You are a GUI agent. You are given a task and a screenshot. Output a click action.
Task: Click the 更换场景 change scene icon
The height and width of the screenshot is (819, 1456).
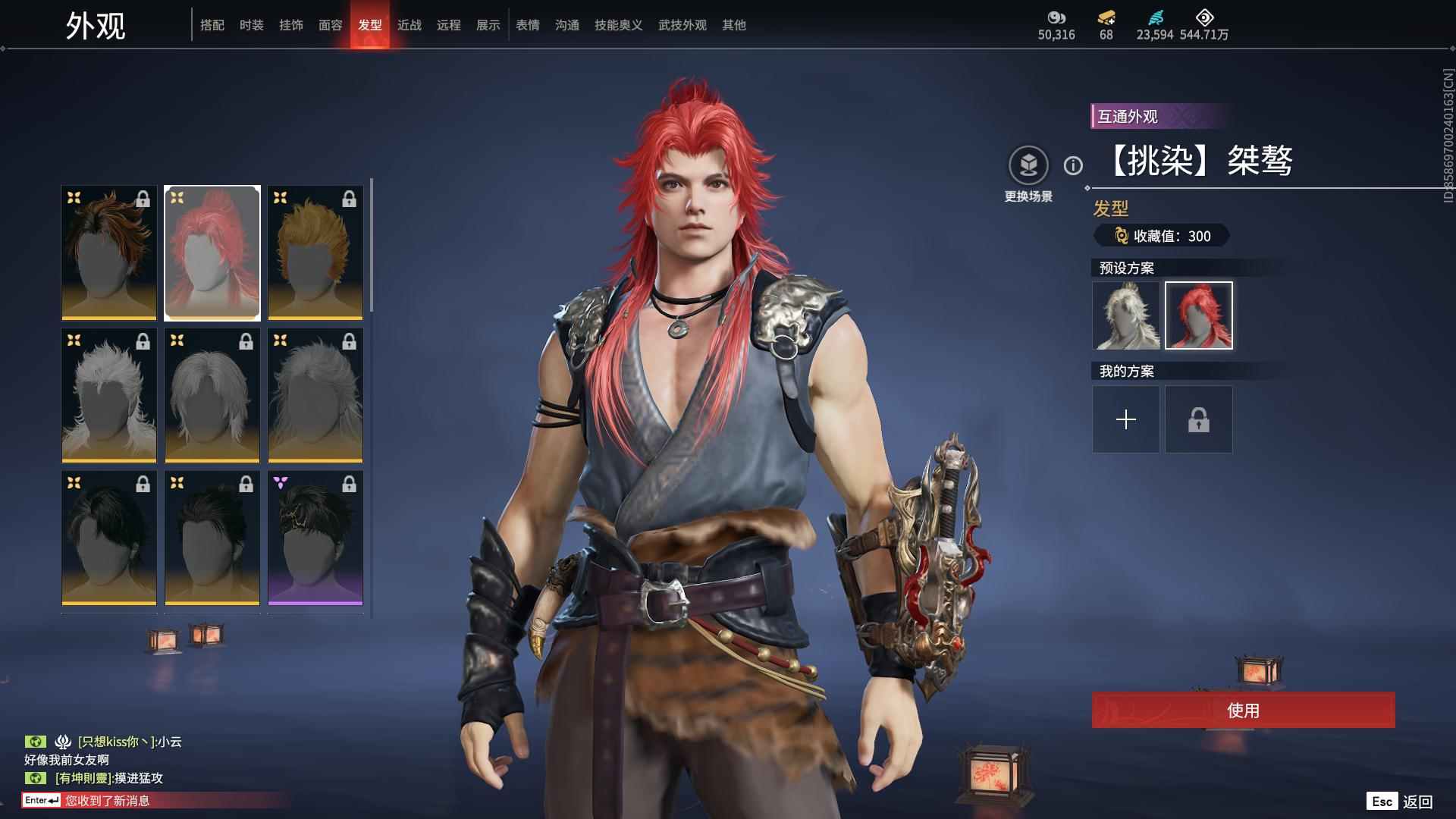pos(1028,165)
